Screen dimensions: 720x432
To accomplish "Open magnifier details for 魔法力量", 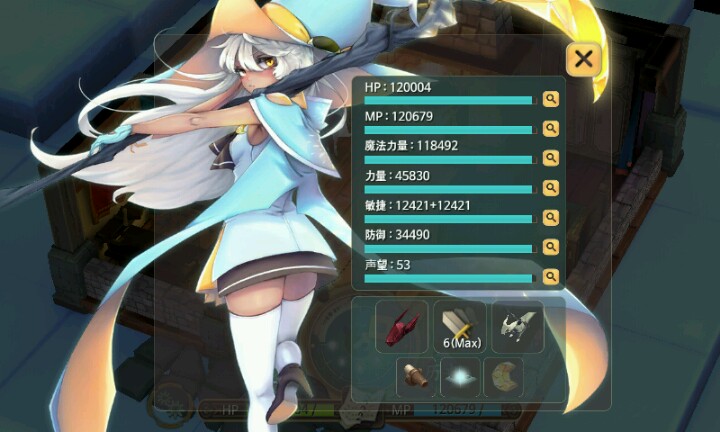I will pyautogui.click(x=550, y=158).
